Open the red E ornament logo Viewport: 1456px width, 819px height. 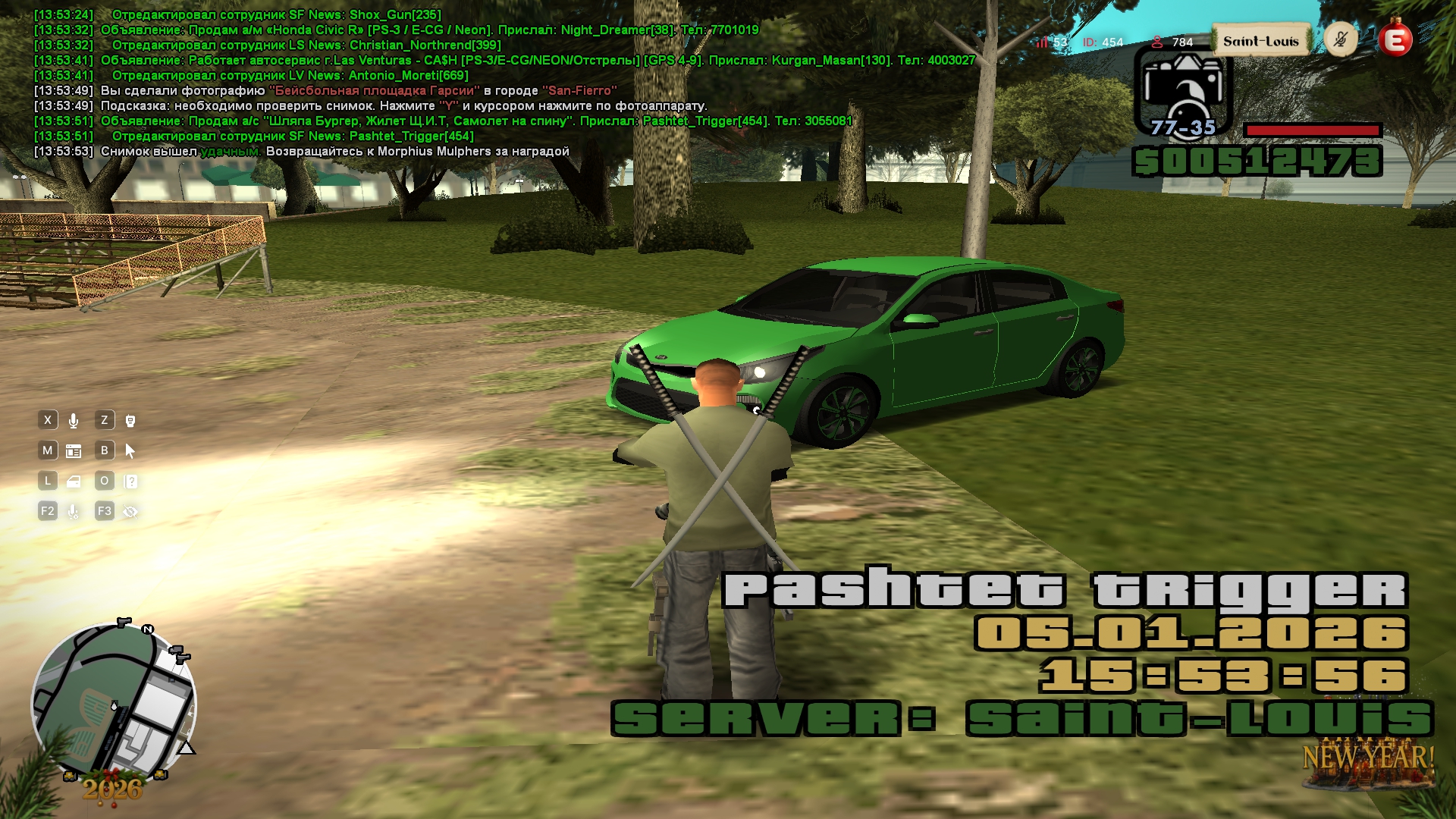1395,39
